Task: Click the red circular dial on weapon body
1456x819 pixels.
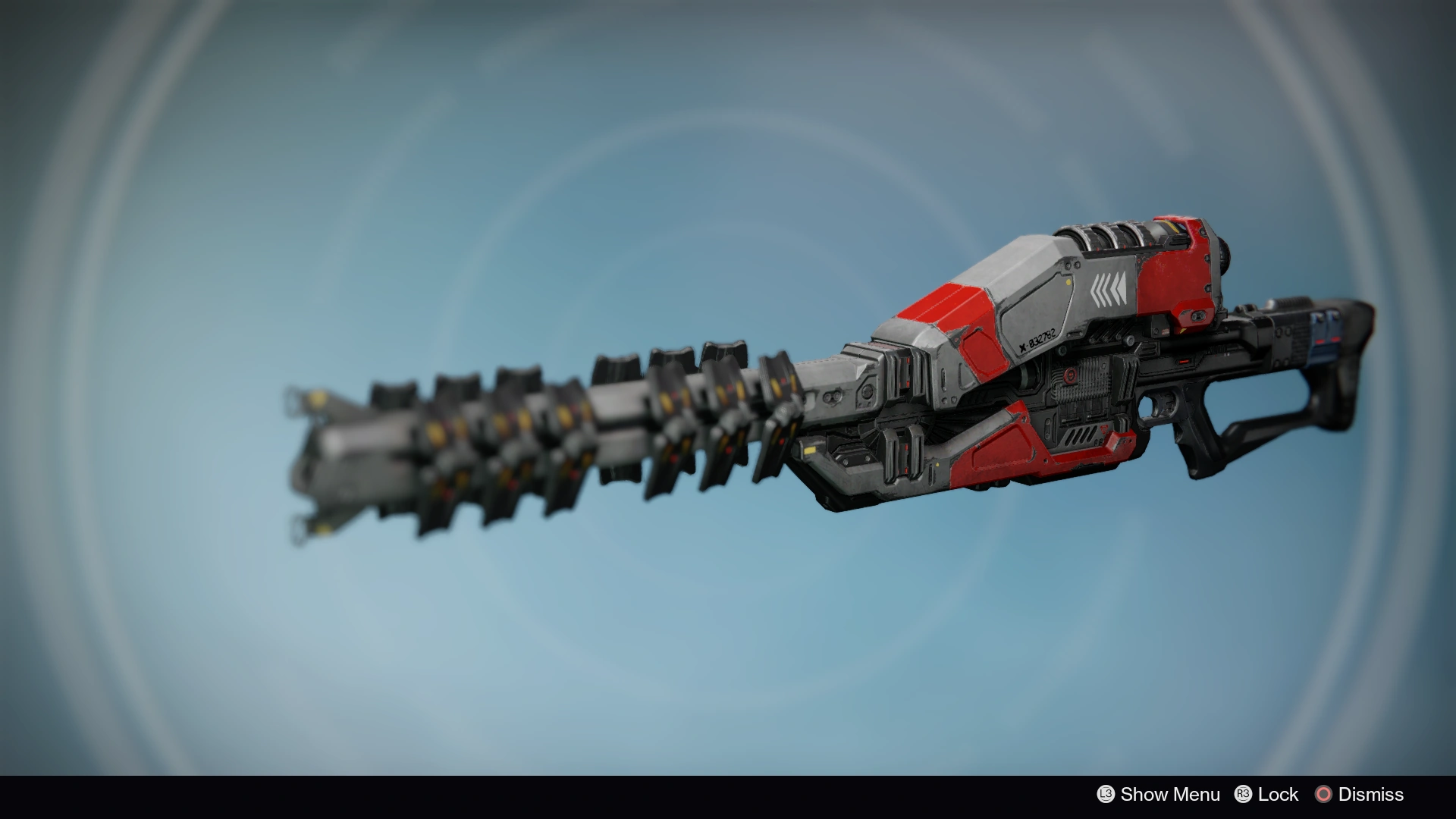Action: coord(1071,374)
